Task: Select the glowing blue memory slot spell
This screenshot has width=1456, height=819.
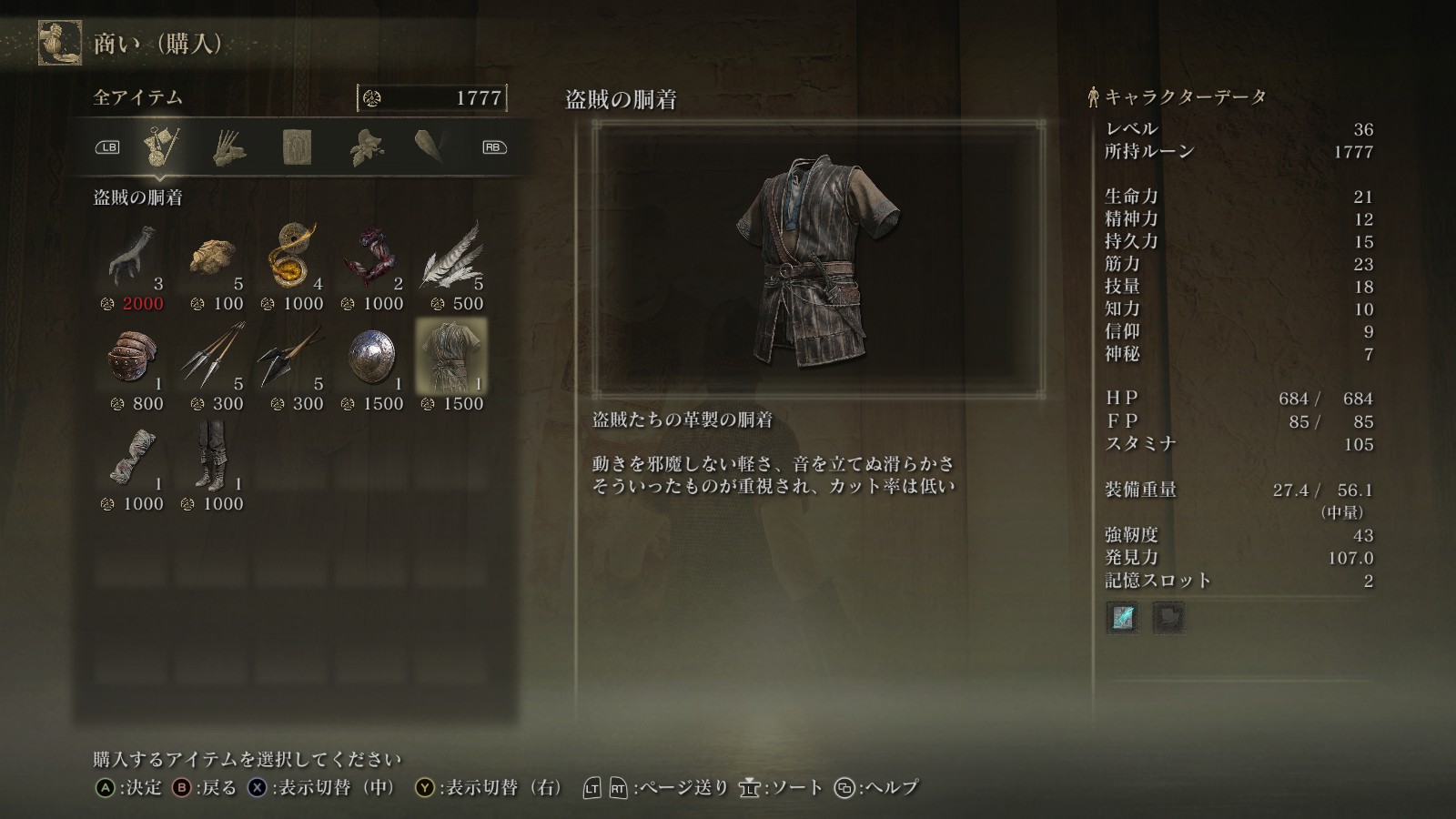Action: point(1123,618)
